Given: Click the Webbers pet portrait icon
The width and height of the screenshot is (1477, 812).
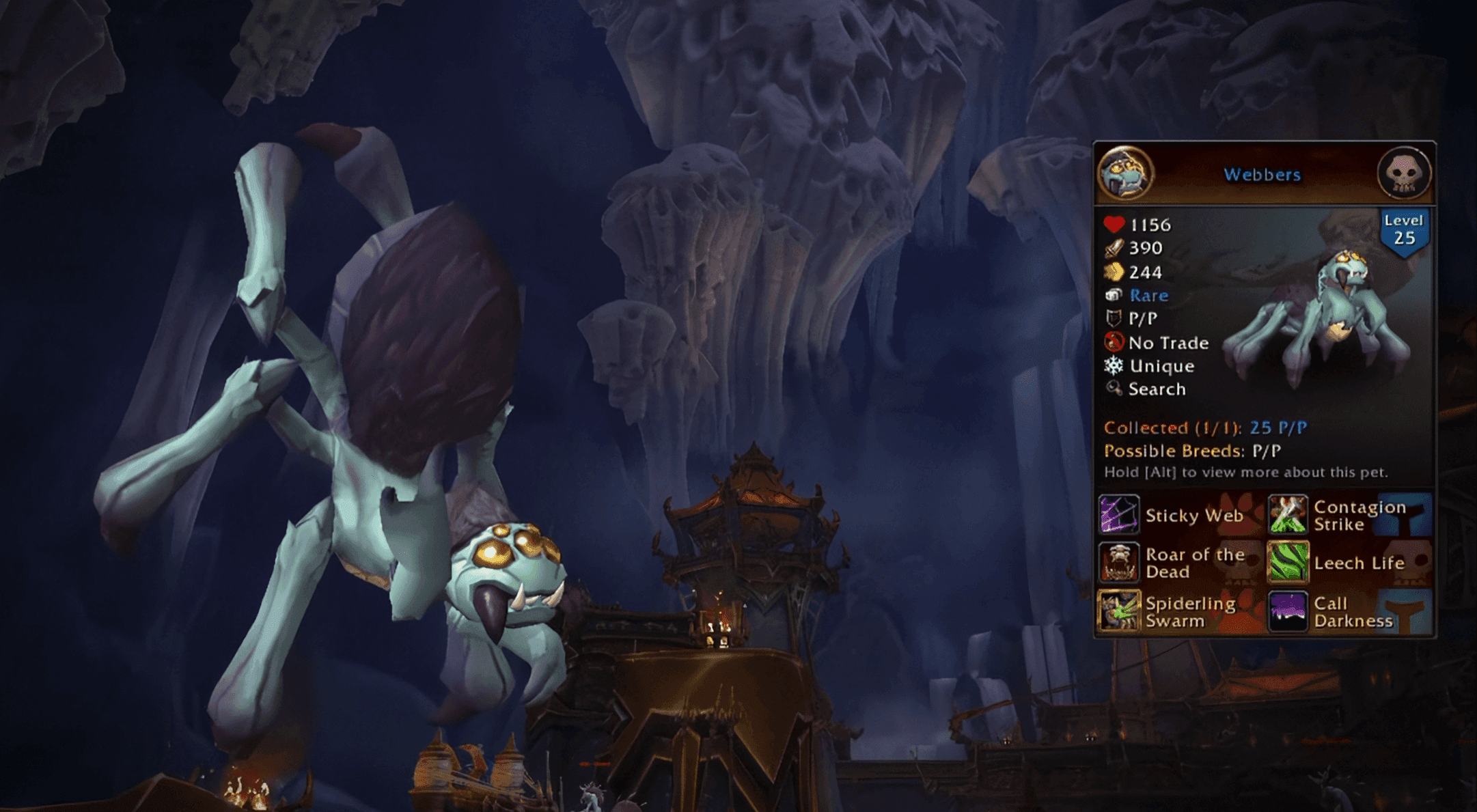Looking at the screenshot, I should (x=1125, y=173).
